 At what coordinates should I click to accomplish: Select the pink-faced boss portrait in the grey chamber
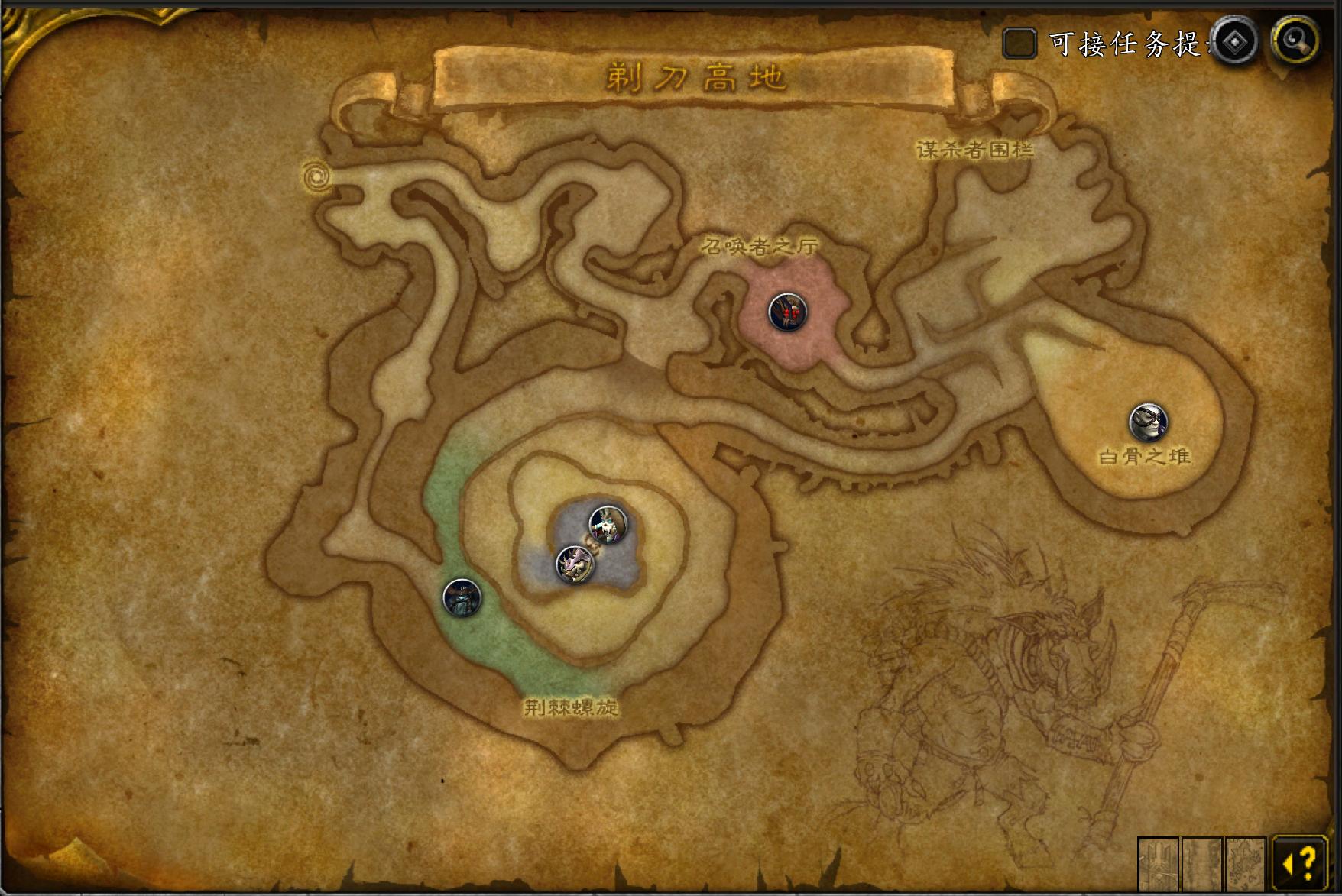[575, 564]
